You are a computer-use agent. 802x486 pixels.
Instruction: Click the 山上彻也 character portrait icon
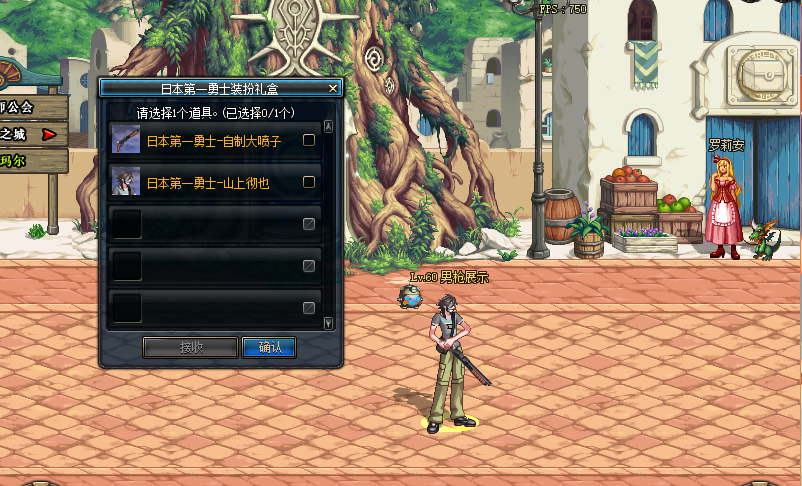pyautogui.click(x=126, y=182)
